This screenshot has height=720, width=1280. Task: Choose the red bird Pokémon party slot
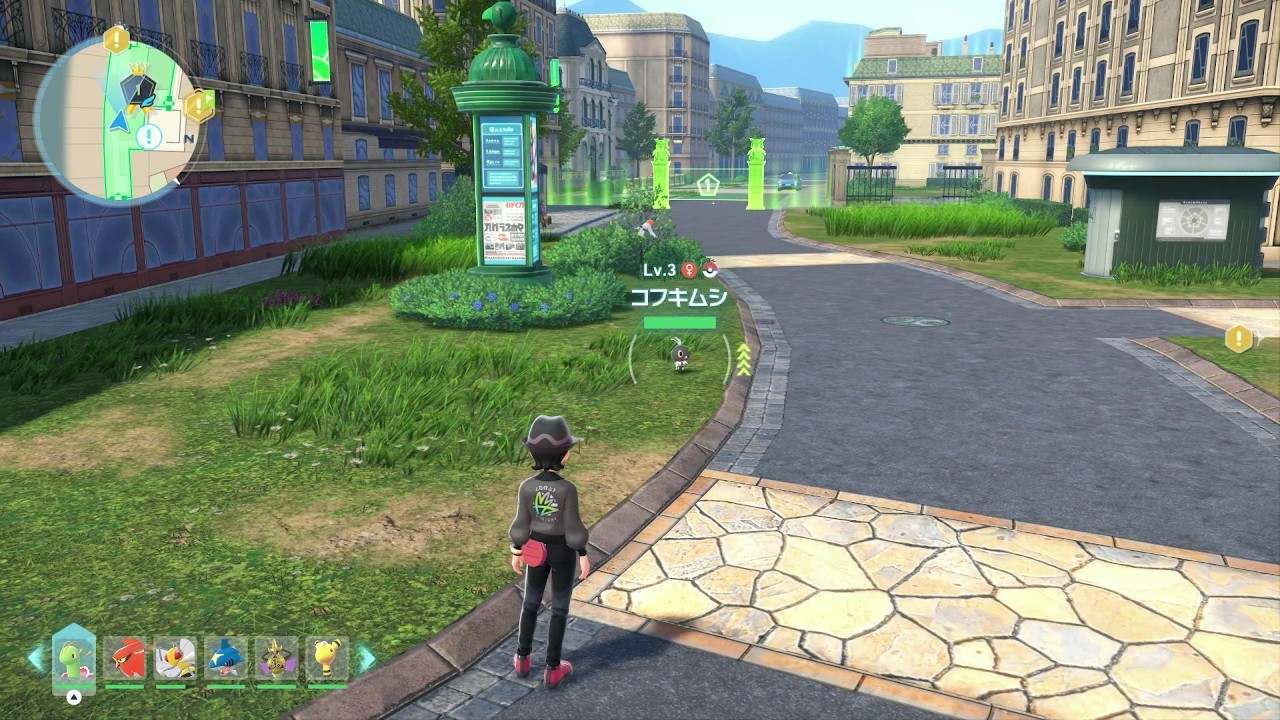click(x=124, y=658)
